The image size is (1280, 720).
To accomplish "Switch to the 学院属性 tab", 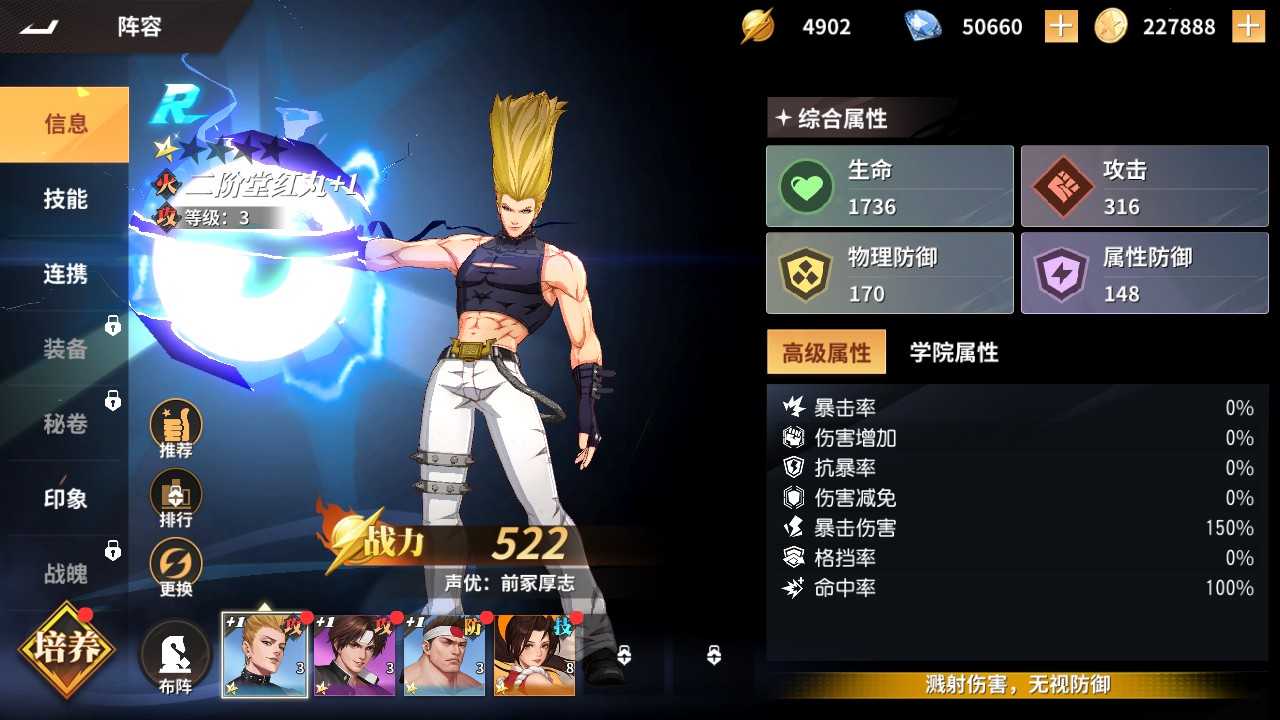I will 952,352.
